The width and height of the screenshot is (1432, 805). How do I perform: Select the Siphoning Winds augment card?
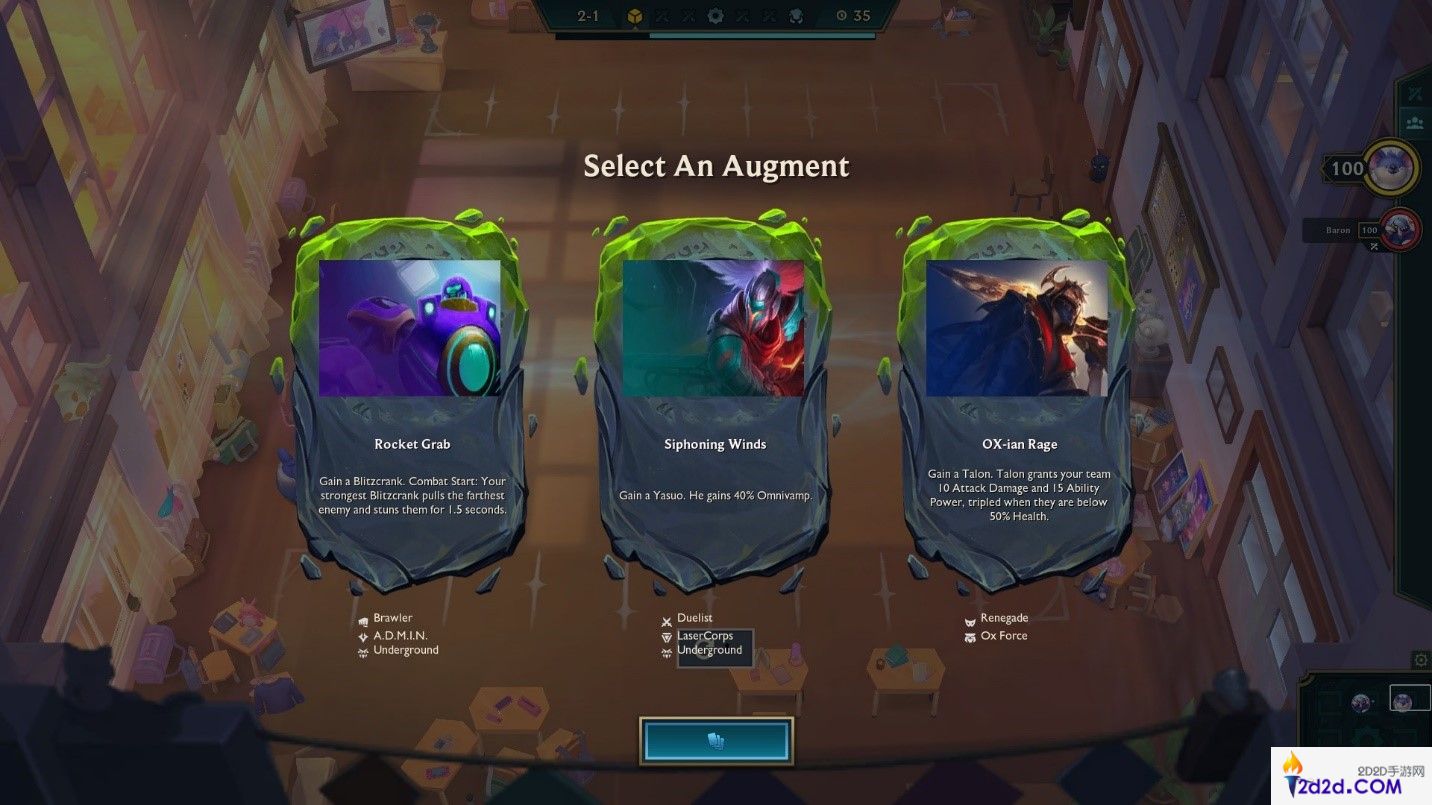coord(714,400)
